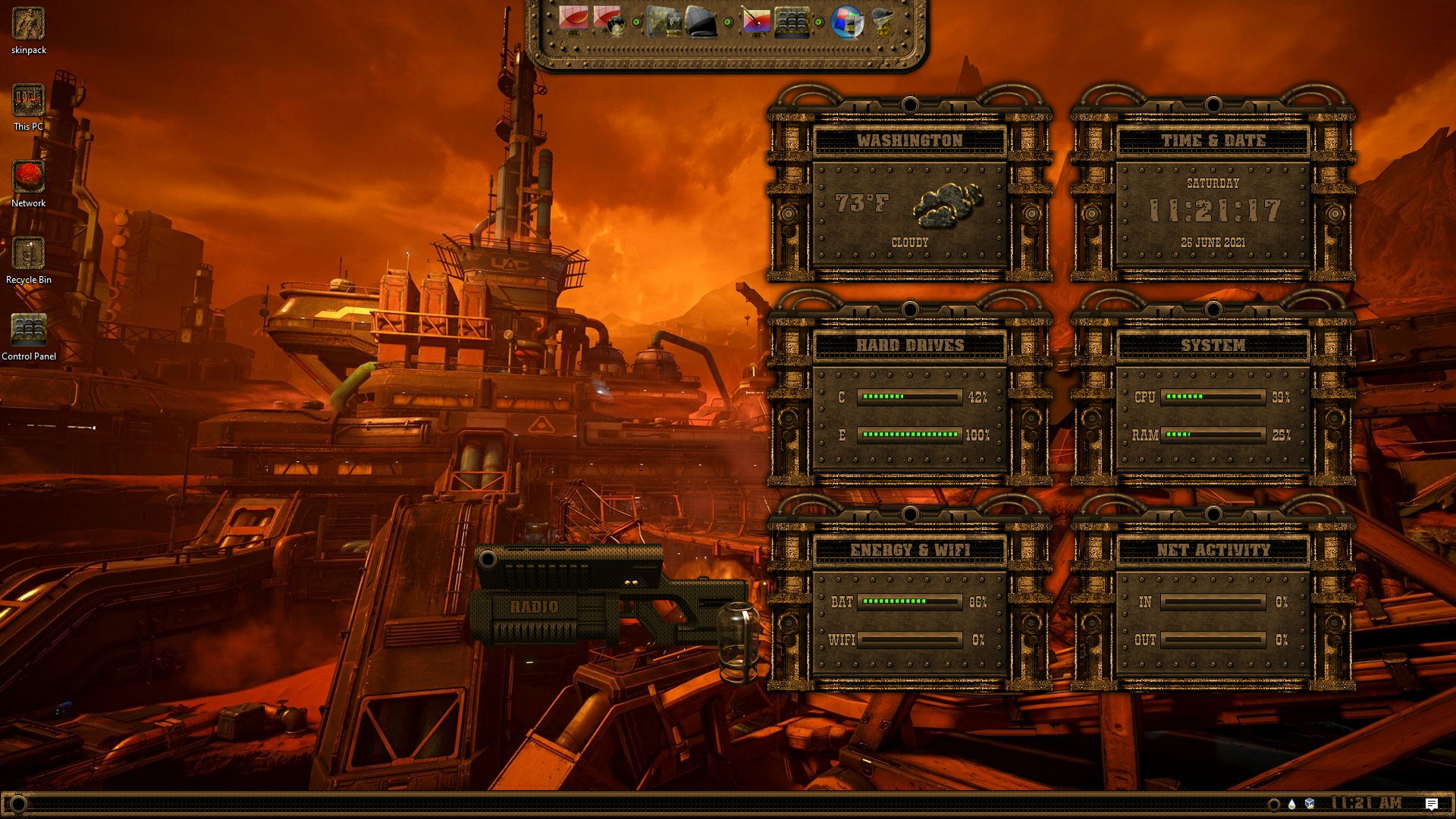Click the Washington weather widget
Viewport: 1456px width, 819px height.
[x=909, y=205]
